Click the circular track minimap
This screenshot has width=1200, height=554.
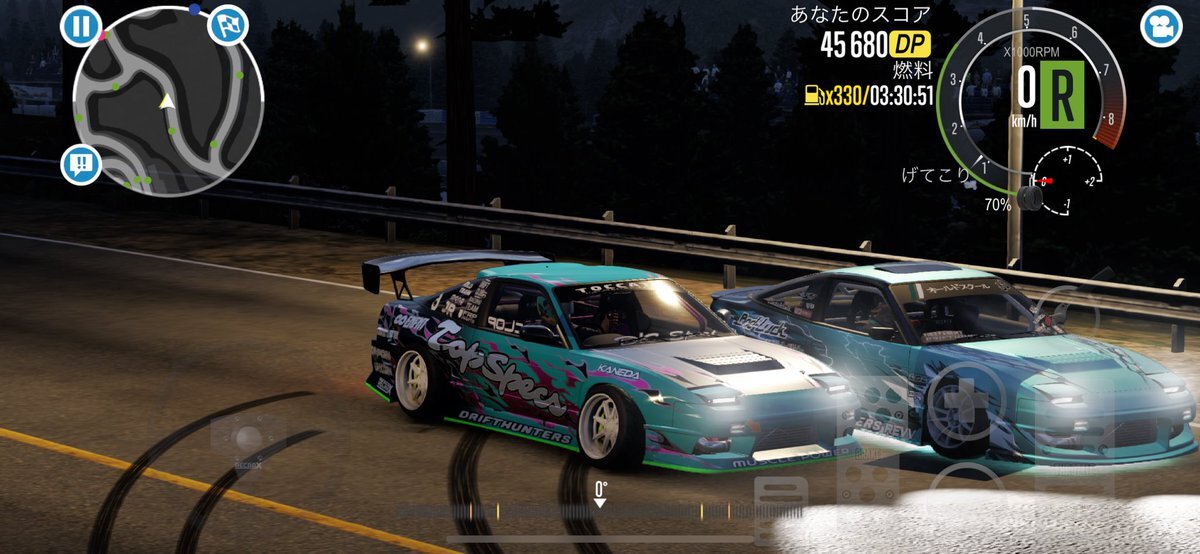tap(166, 100)
